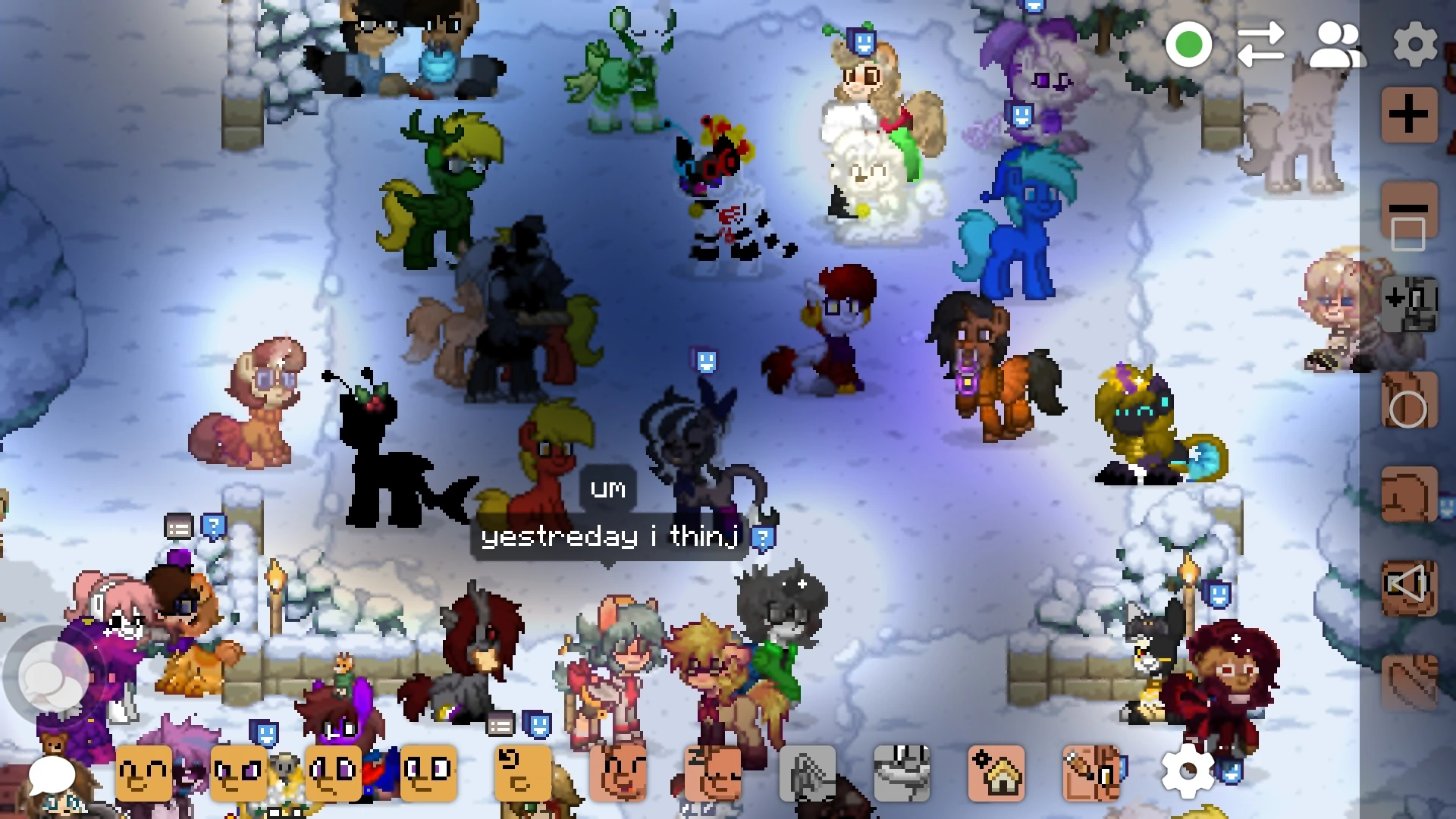Select the gray wings flying action icon

point(808,772)
